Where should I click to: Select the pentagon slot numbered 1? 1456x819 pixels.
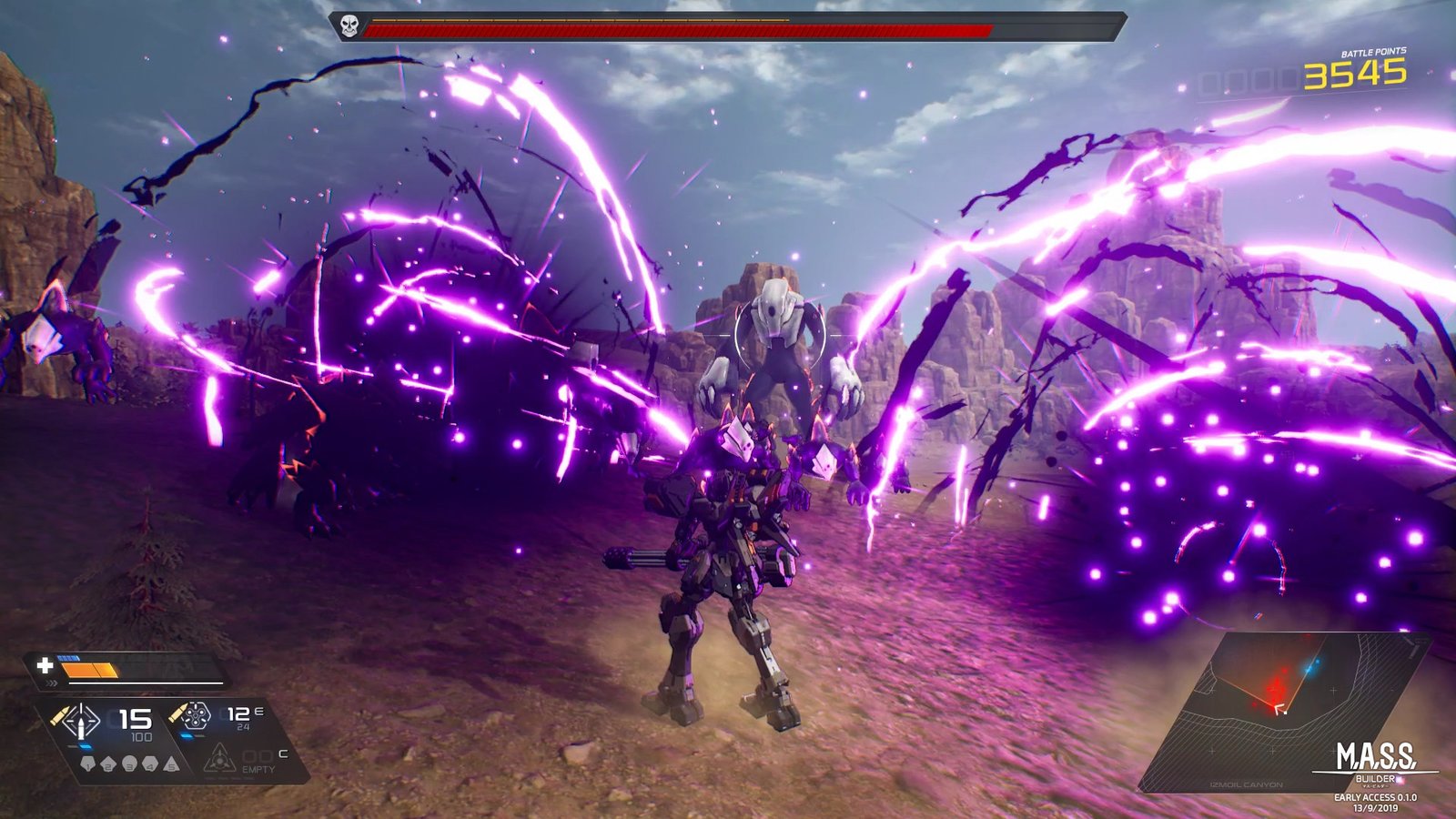(x=88, y=763)
